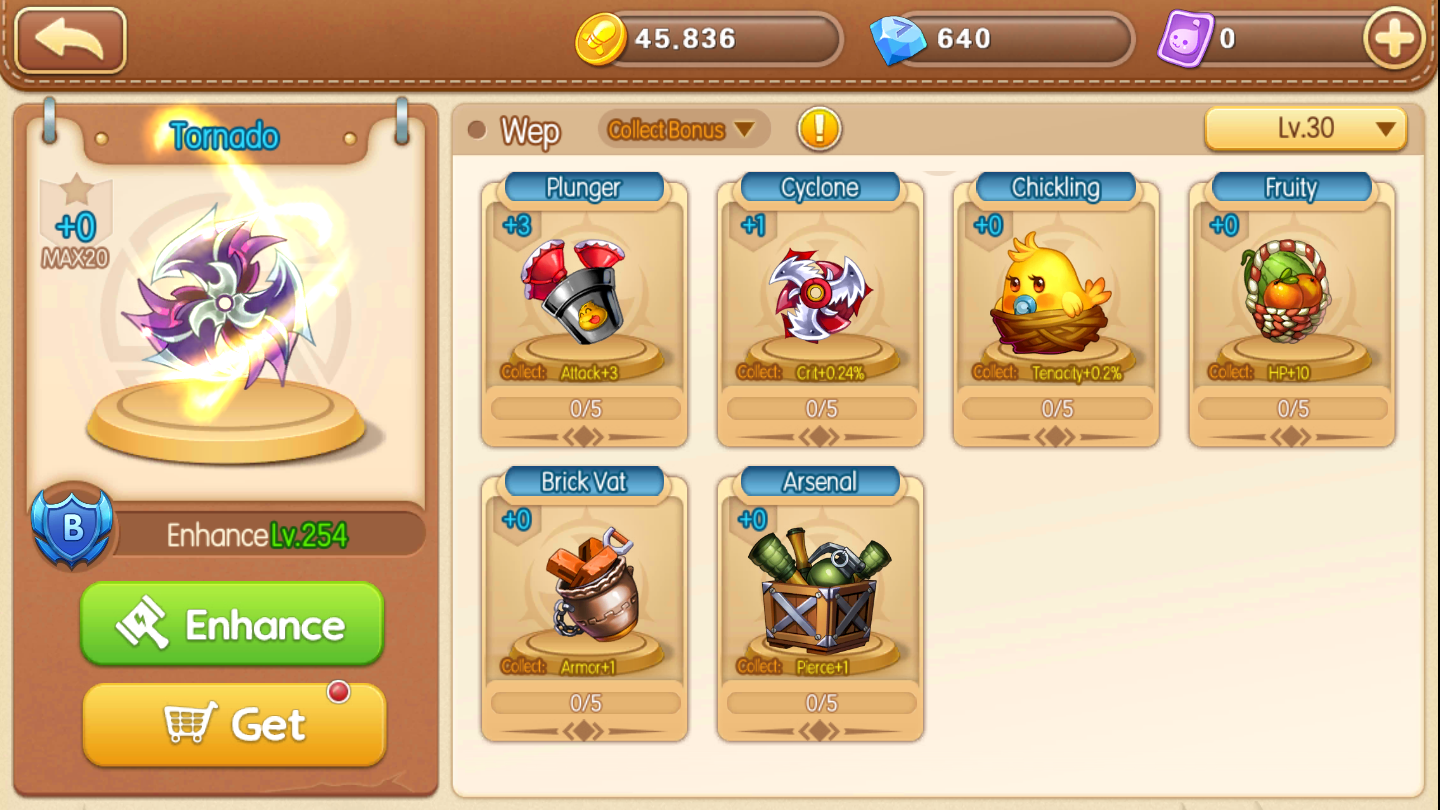Screen dimensions: 1440x810
Task: Select the Cyclone shuriken icon
Action: (x=820, y=295)
